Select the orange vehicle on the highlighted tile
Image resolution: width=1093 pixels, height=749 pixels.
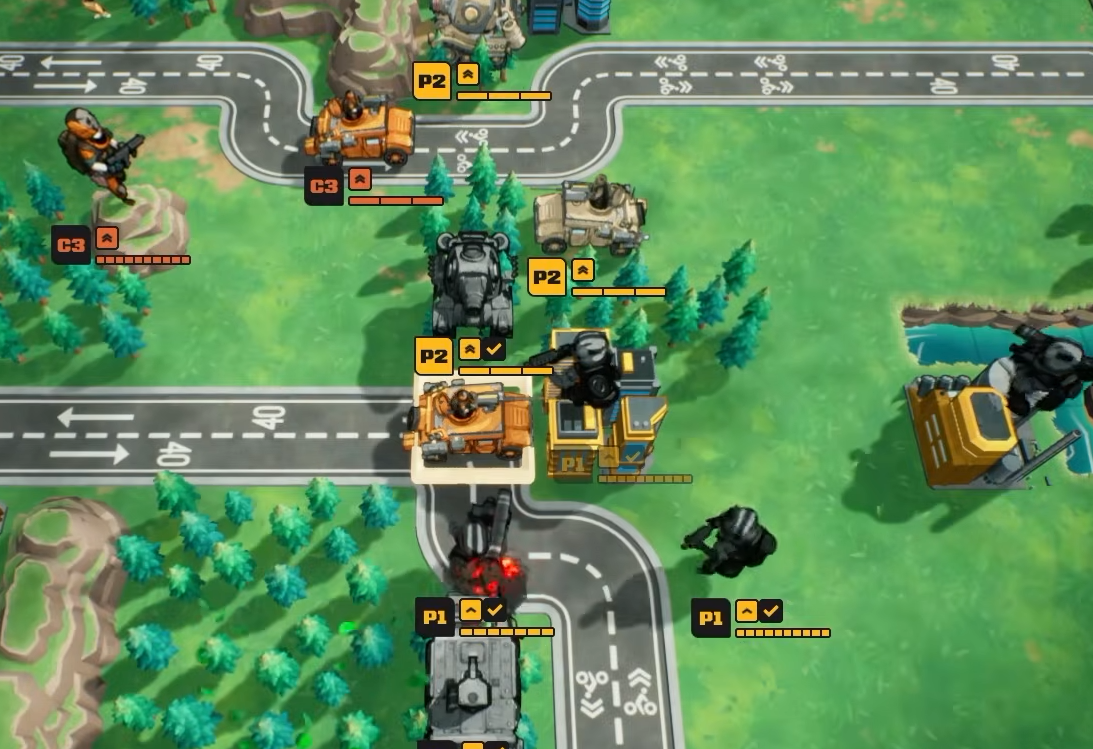click(468, 423)
